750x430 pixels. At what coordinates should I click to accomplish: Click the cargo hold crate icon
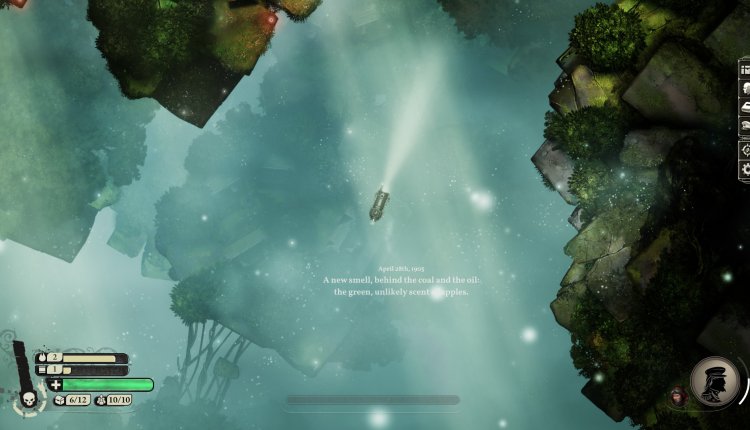point(60,400)
